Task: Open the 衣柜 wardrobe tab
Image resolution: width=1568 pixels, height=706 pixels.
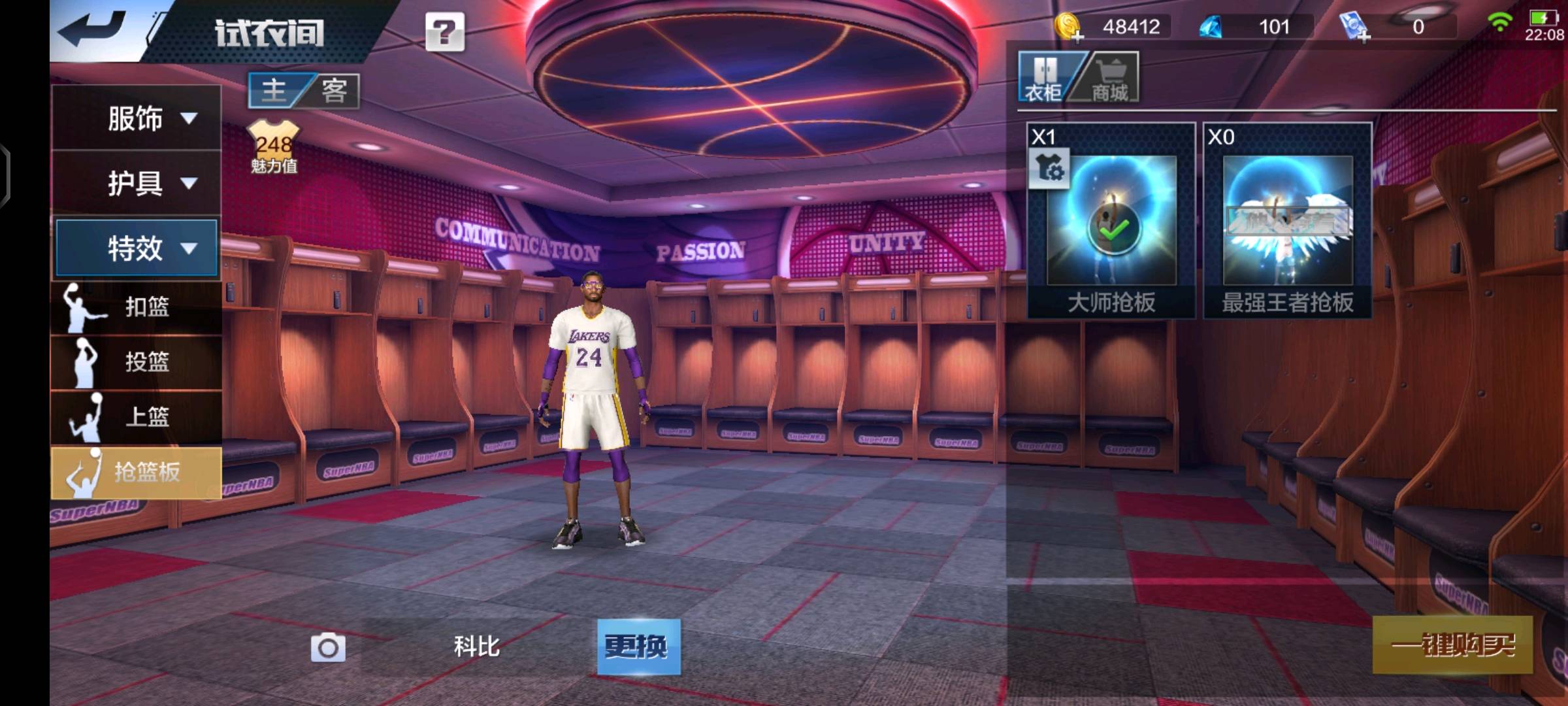Action: click(x=1043, y=78)
